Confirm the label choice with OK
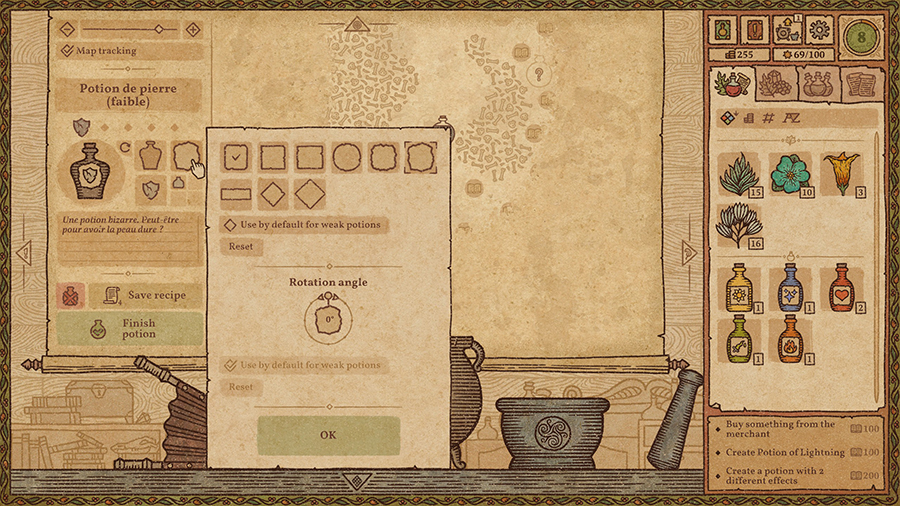 pyautogui.click(x=328, y=435)
